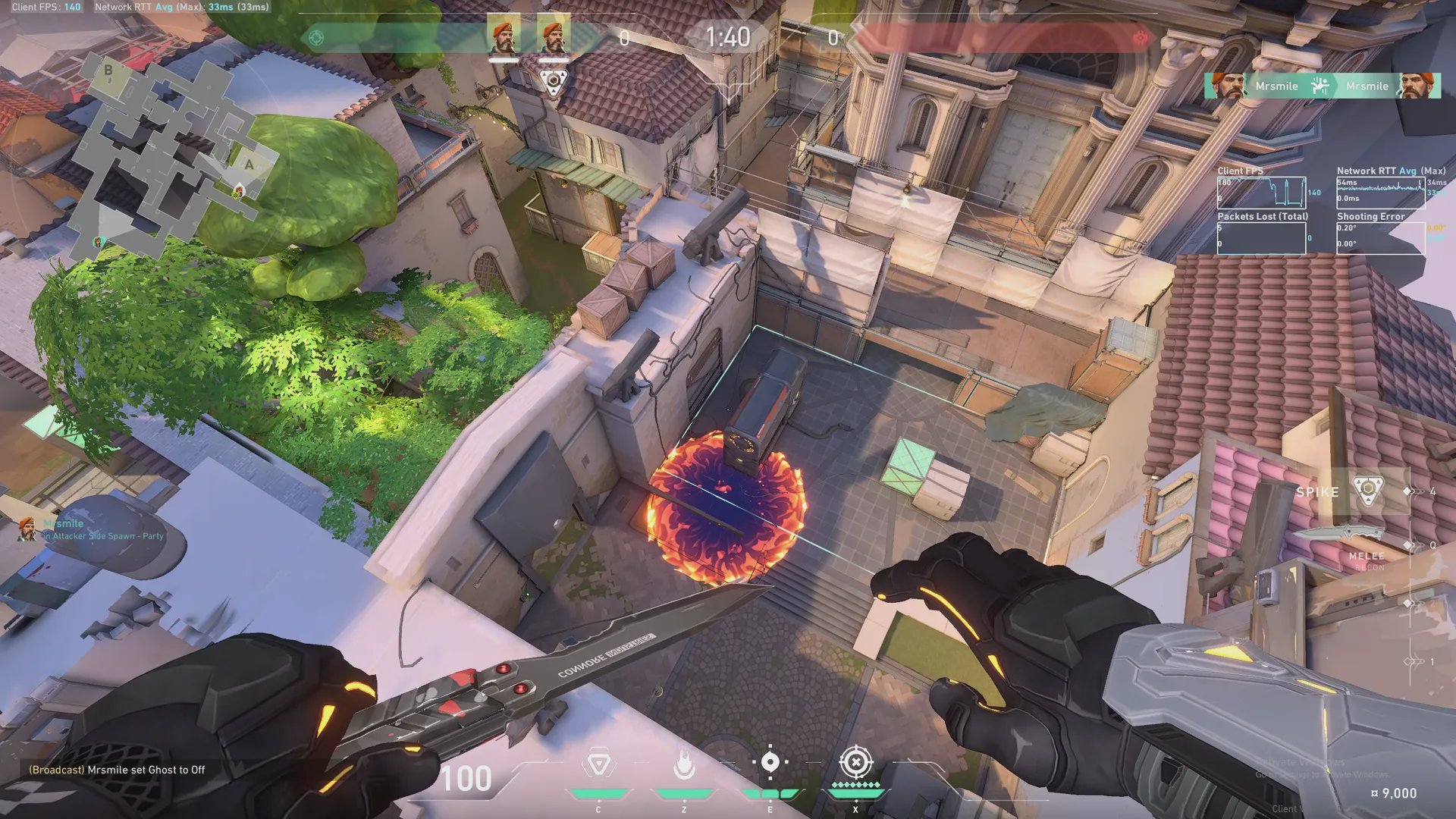Click the red defender team emblem
This screenshot has height=819, width=1456.
coord(1140,37)
